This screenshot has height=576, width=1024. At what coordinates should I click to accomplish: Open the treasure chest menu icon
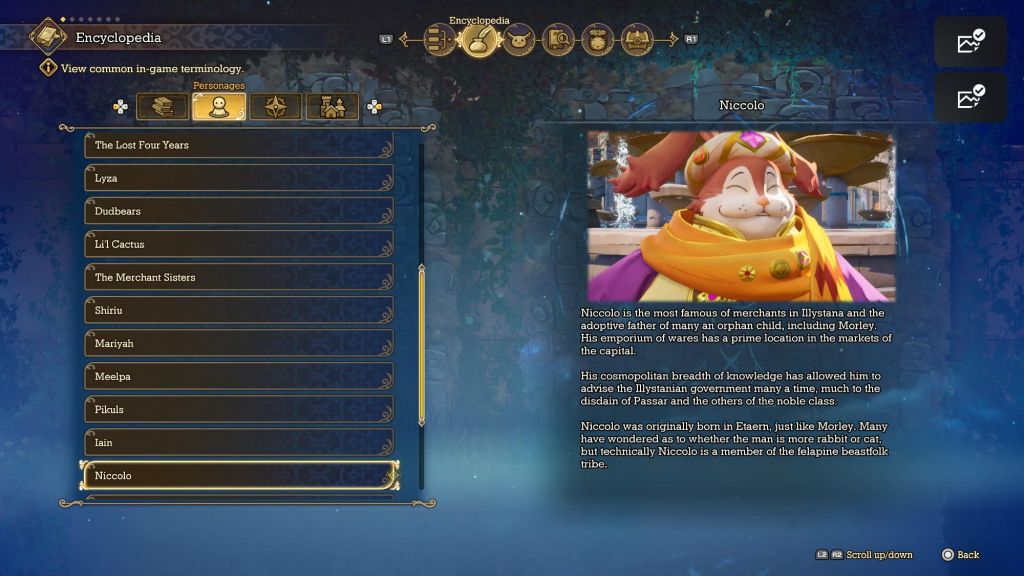[637, 40]
